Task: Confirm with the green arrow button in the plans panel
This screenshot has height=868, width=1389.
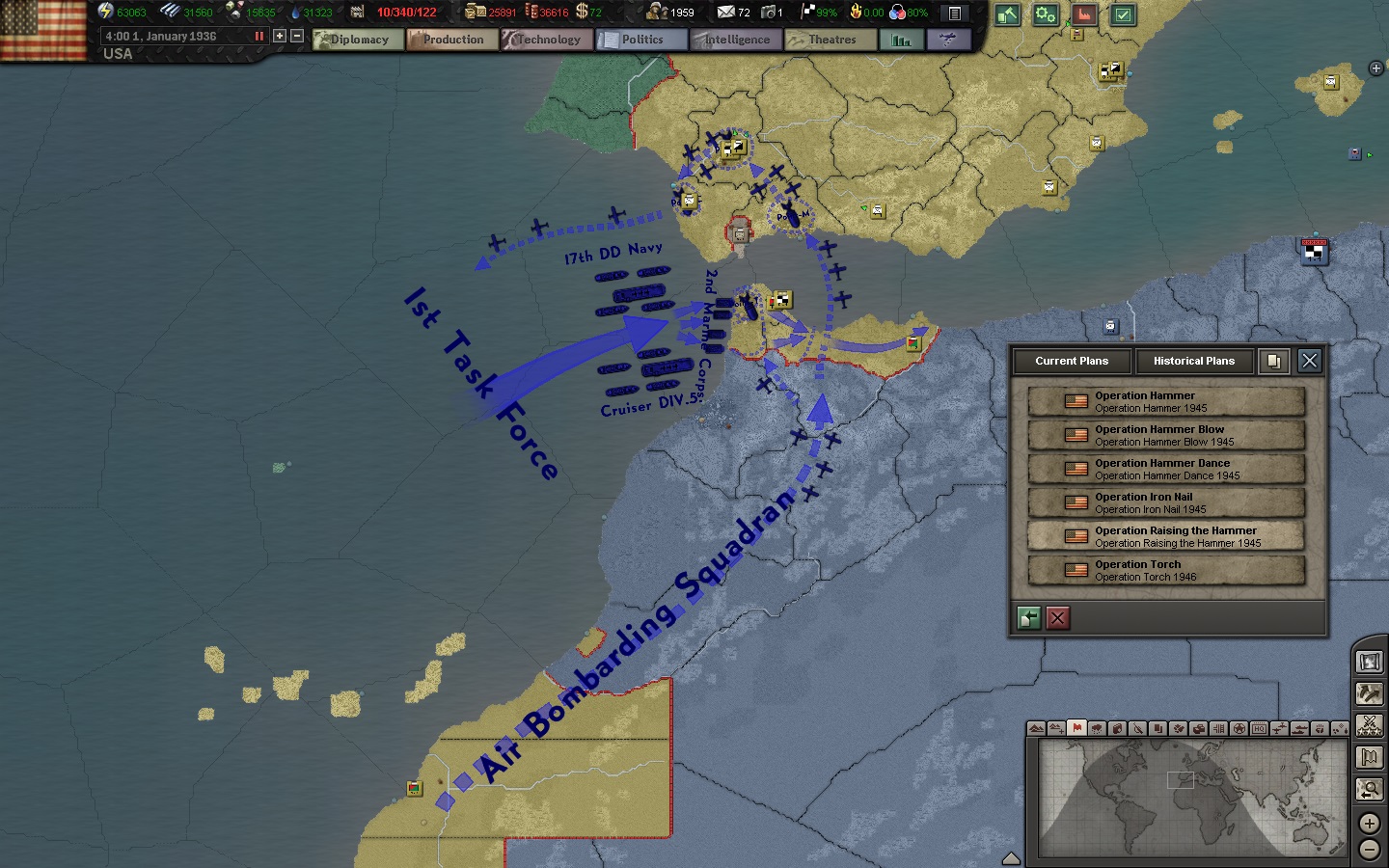Action: [1028, 618]
